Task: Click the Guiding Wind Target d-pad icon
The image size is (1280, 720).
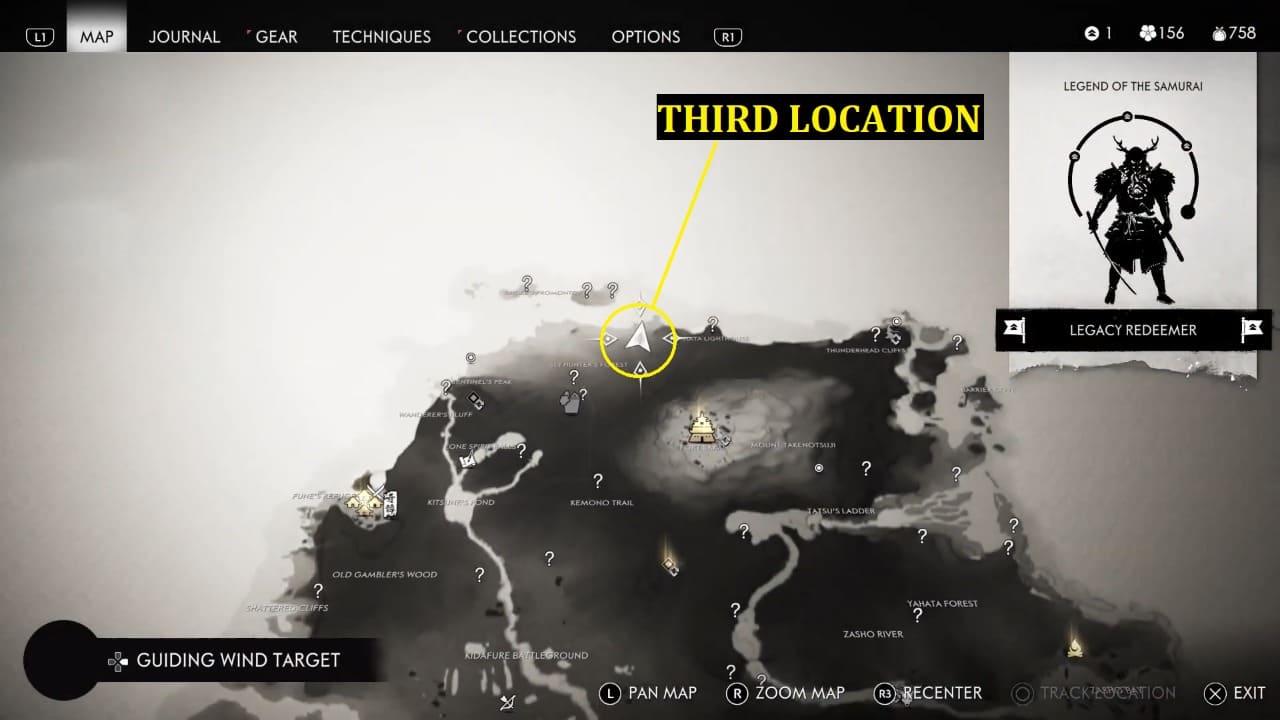Action: pos(117,660)
